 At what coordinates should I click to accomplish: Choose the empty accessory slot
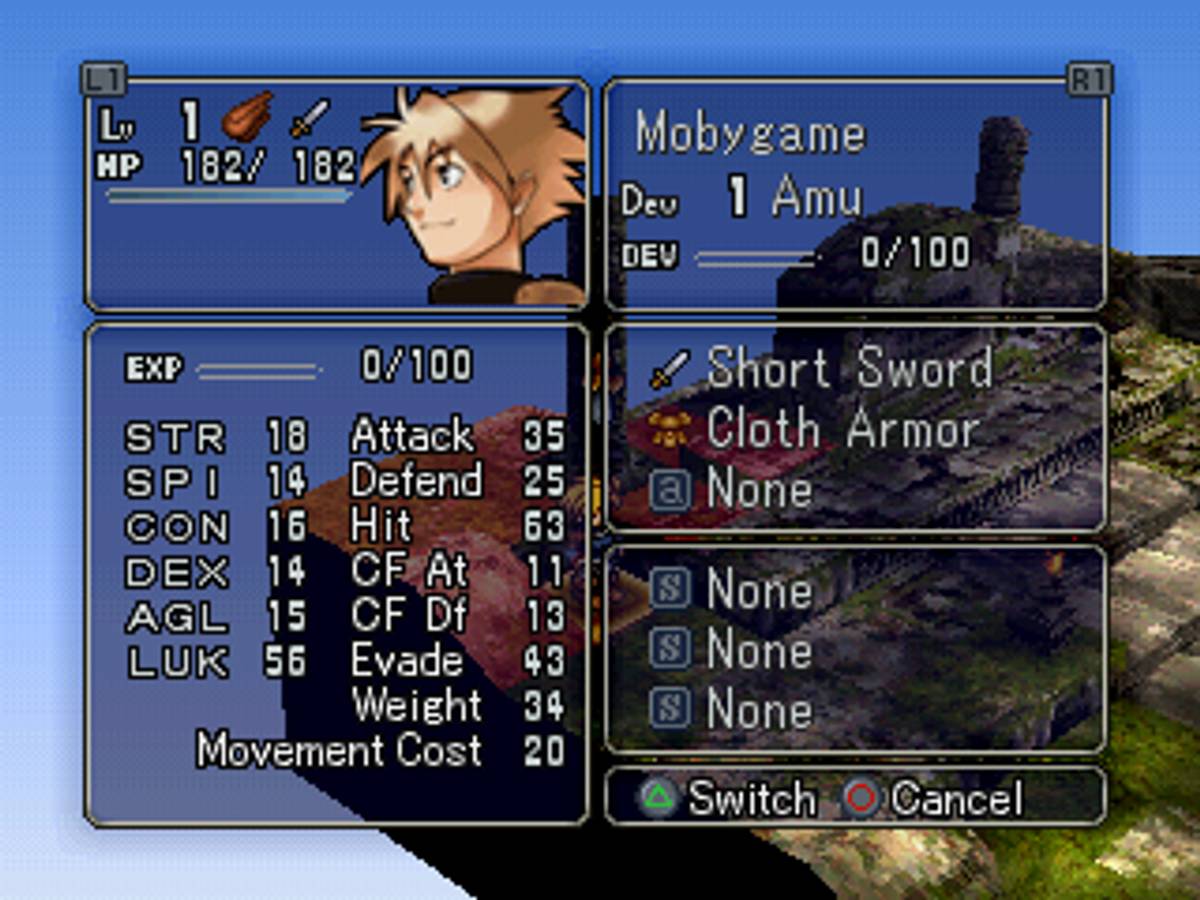[x=758, y=490]
